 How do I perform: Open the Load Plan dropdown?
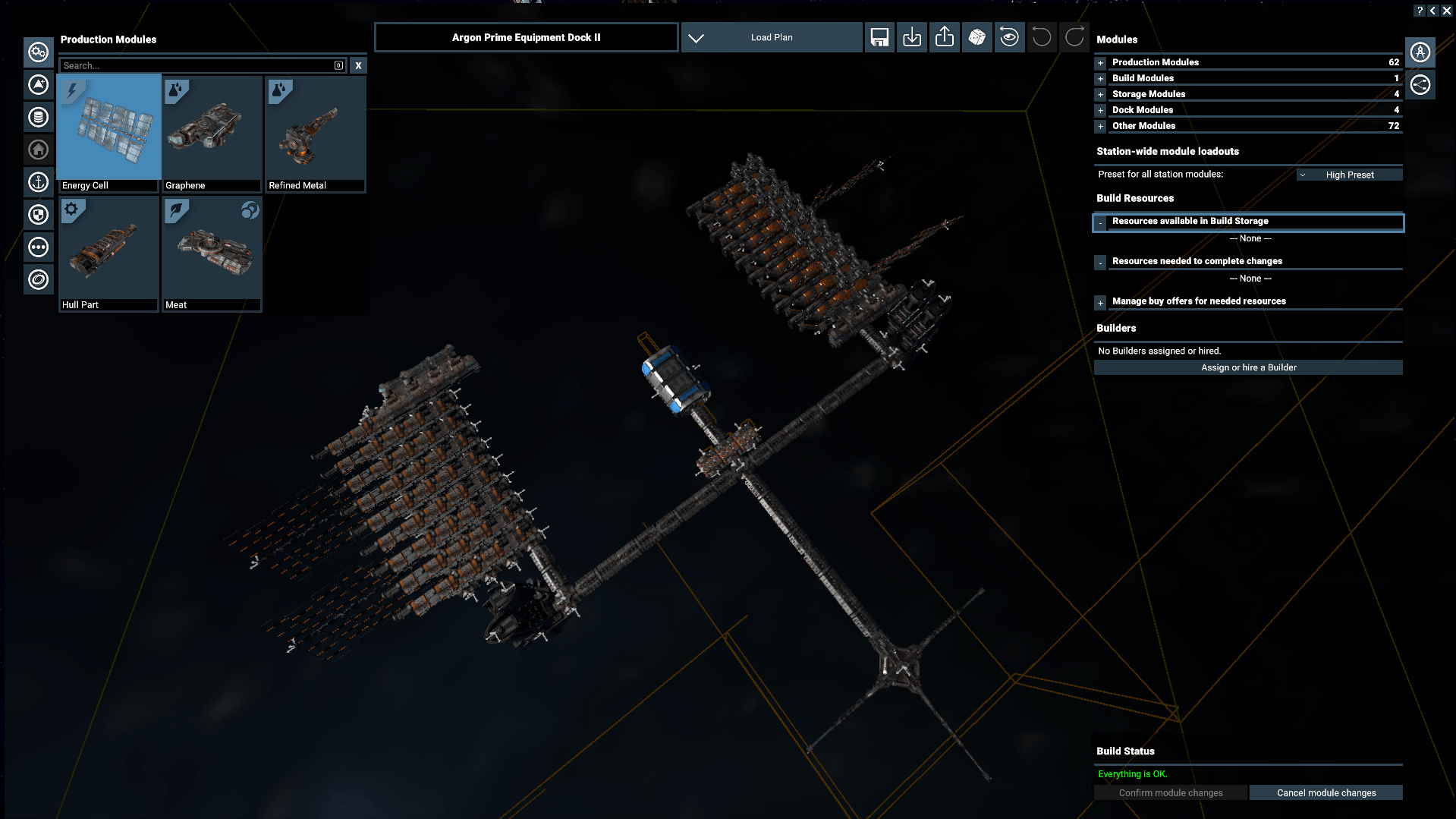pos(771,36)
